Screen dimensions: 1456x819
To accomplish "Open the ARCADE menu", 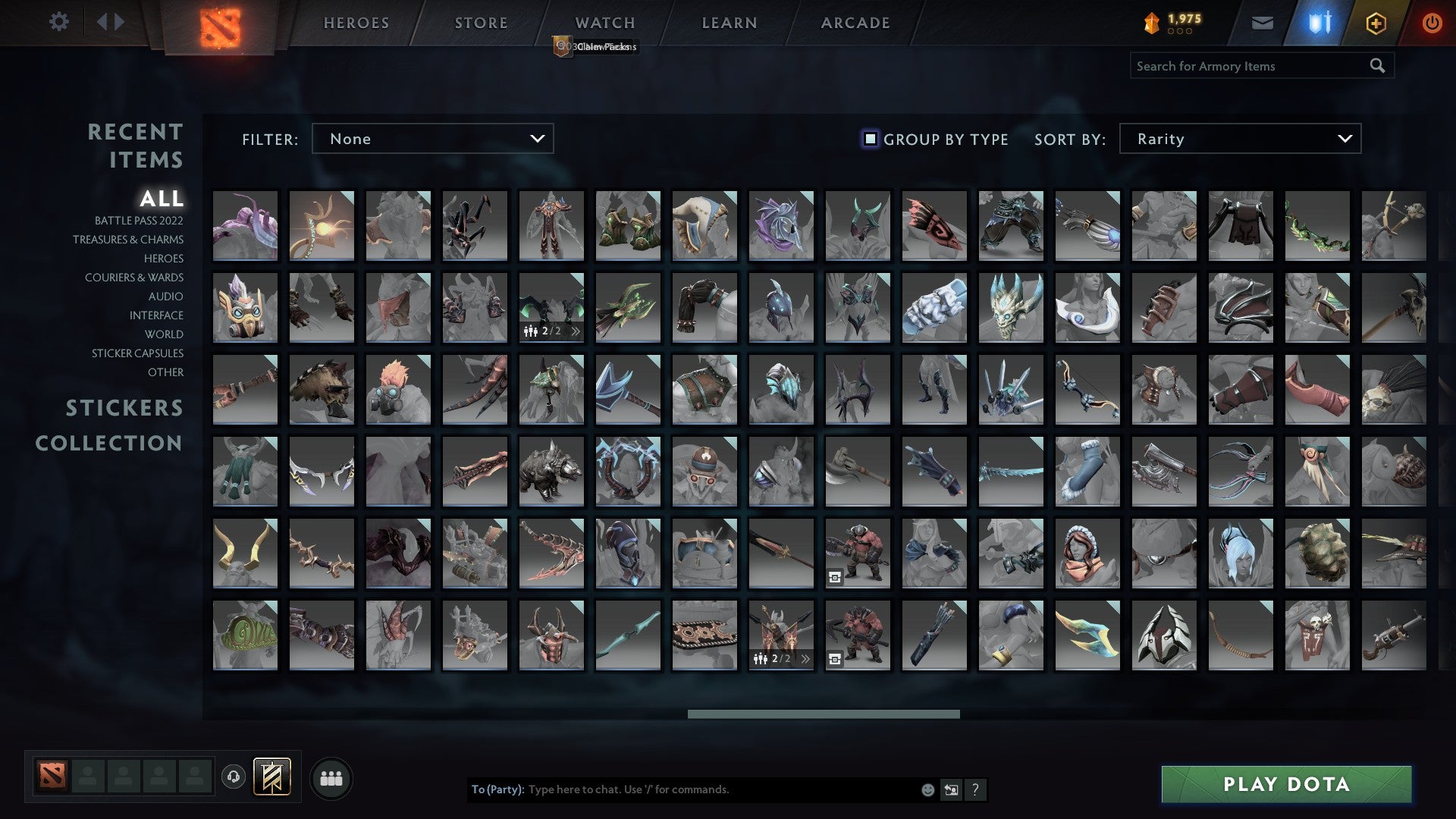I will [855, 23].
